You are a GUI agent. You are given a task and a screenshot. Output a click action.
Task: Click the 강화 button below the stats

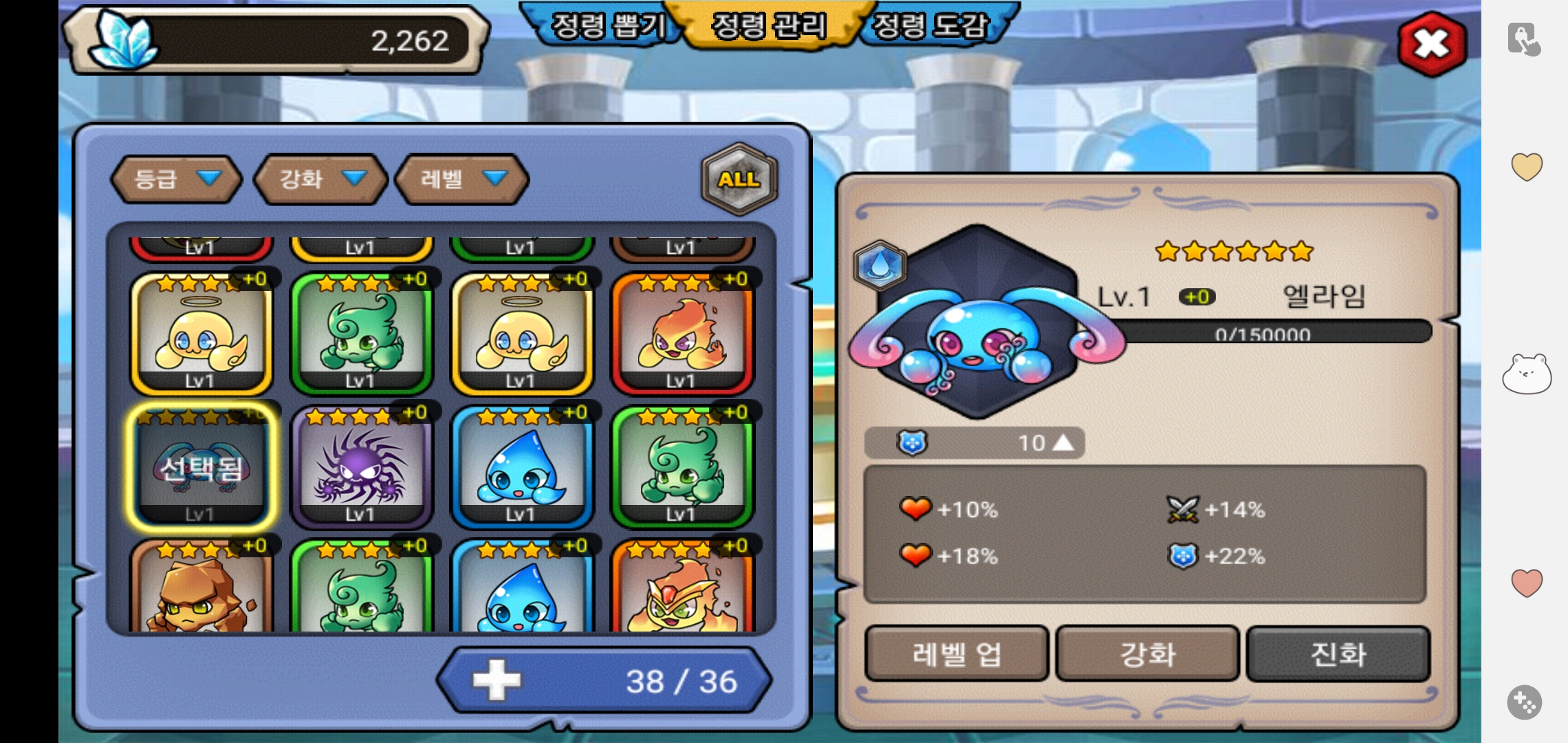coord(1147,654)
